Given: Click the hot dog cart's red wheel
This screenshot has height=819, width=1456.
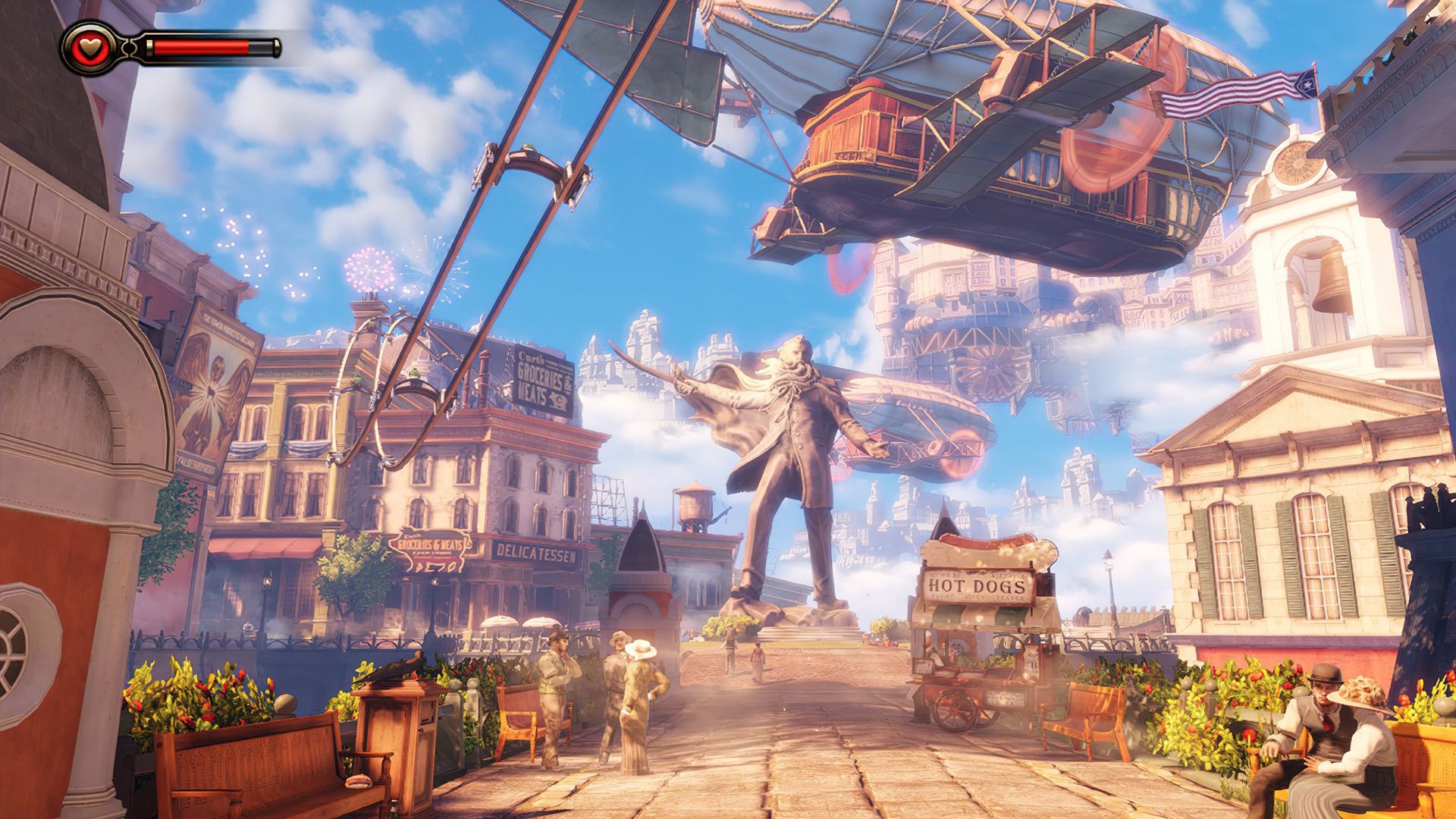Looking at the screenshot, I should (954, 709).
